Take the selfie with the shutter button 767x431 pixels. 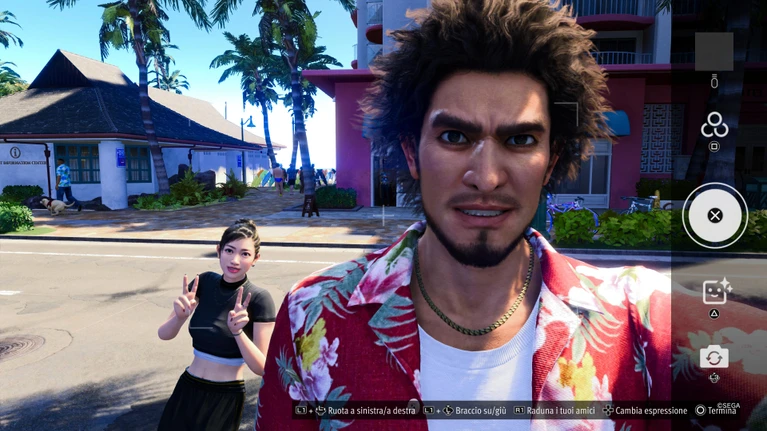coord(714,215)
